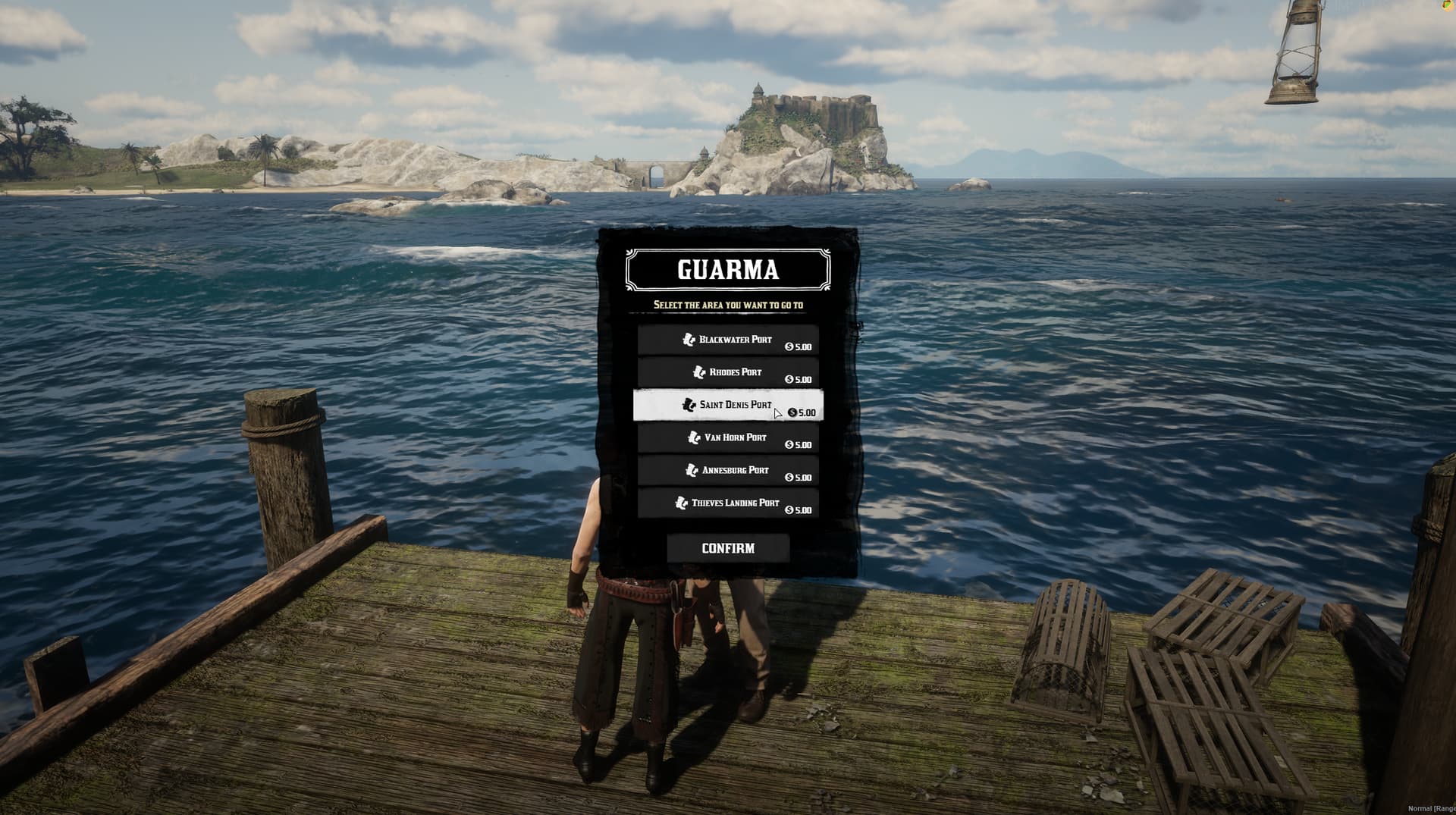
Task: Select Thieves Landing Port
Action: point(728,503)
